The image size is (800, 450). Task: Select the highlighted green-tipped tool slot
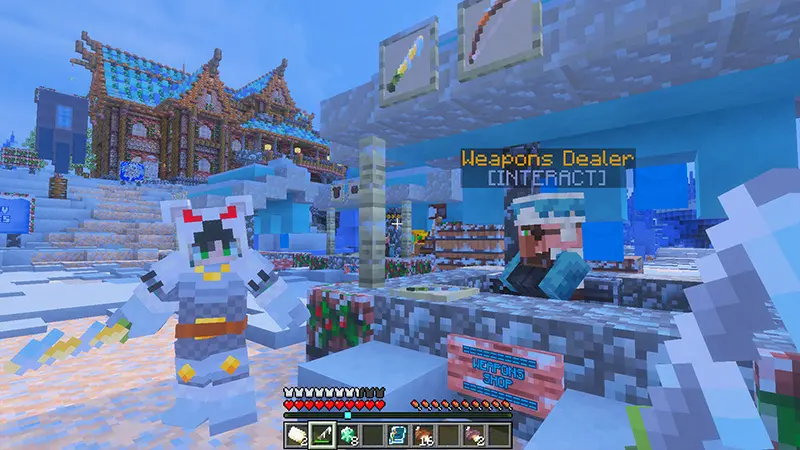pyautogui.click(x=322, y=433)
